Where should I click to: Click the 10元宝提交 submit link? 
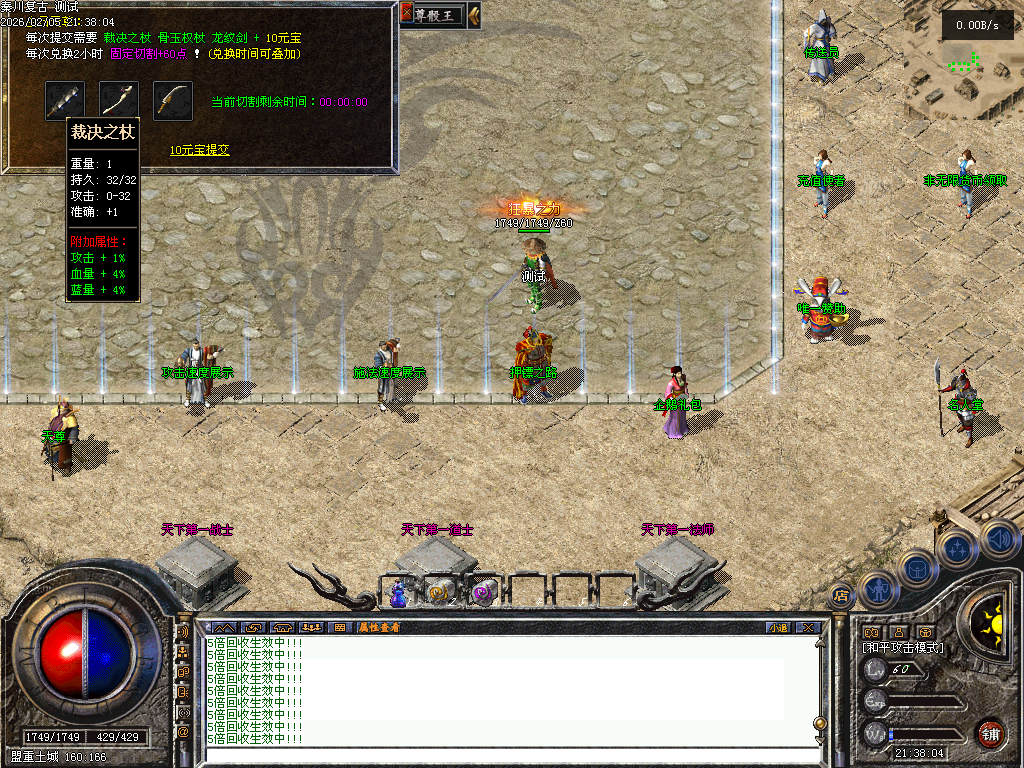coord(200,150)
